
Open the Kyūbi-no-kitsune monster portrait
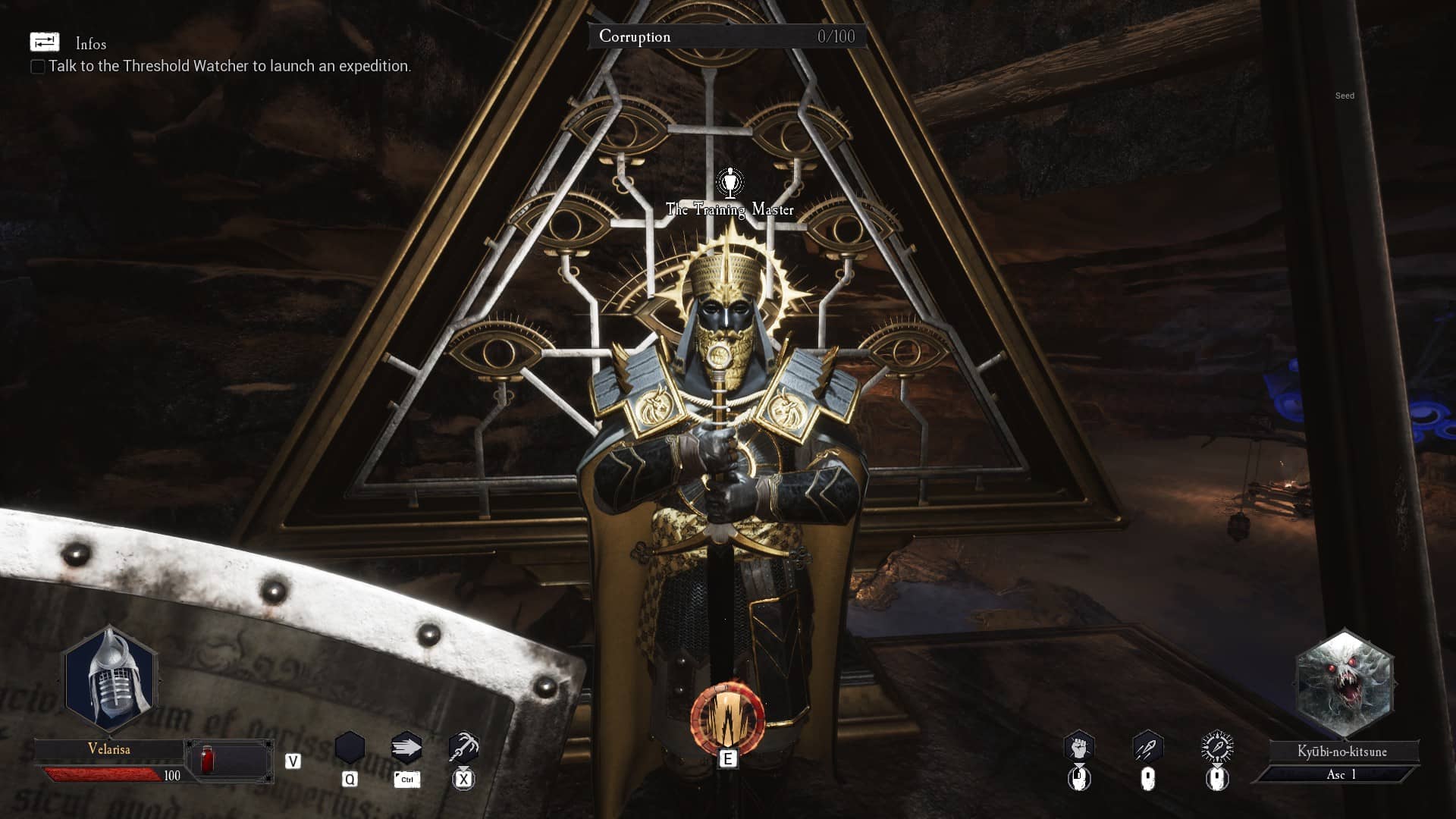(x=1344, y=683)
